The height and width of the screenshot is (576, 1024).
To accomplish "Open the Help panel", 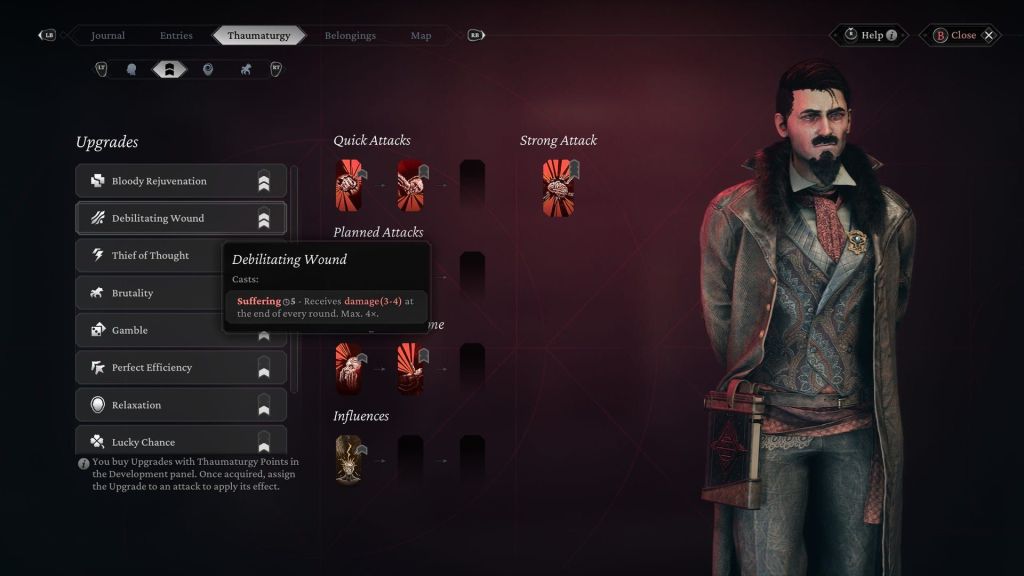I will 870,35.
